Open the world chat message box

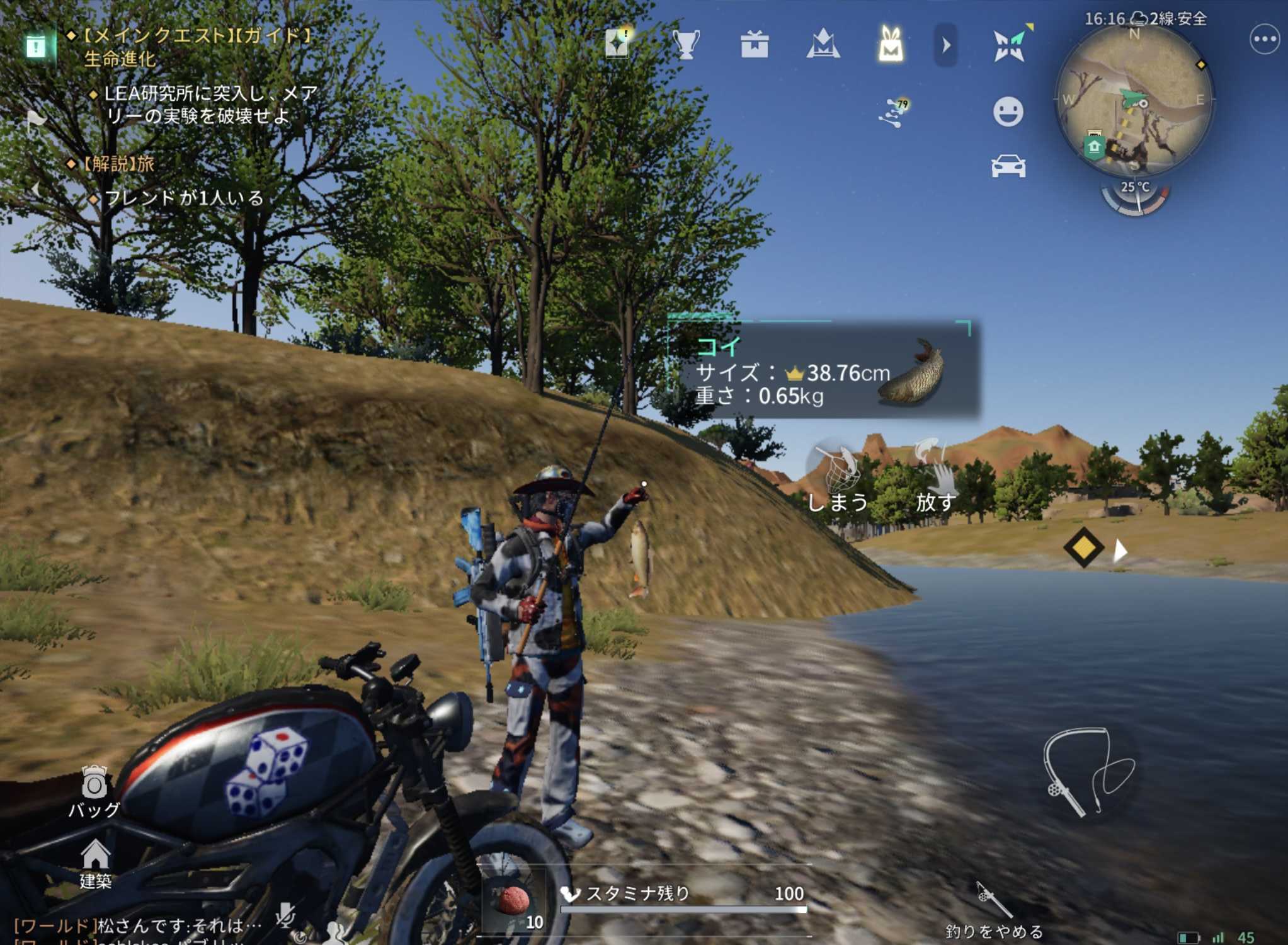point(139,926)
